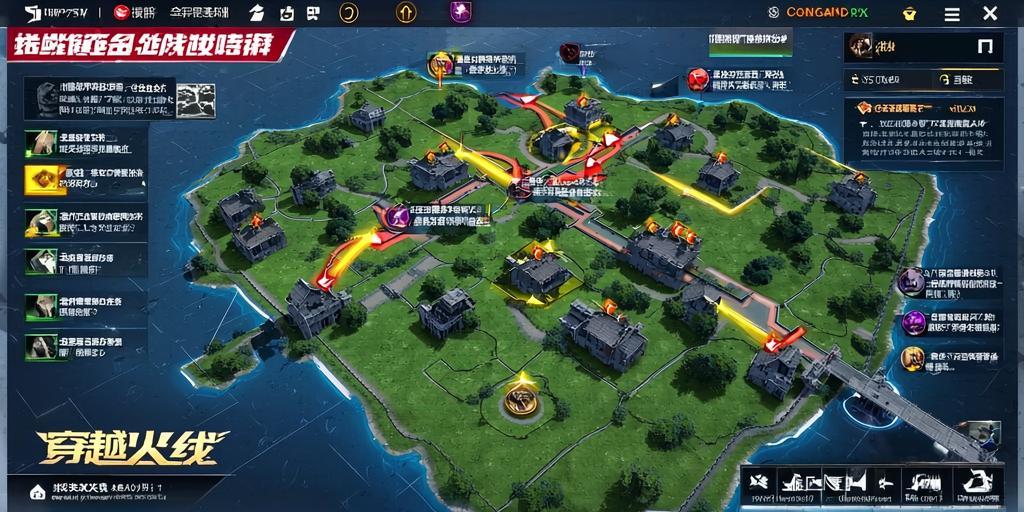Image resolution: width=1024 pixels, height=512 pixels.
Task: Click the gold emblem marker on the map
Action: coord(519,398)
